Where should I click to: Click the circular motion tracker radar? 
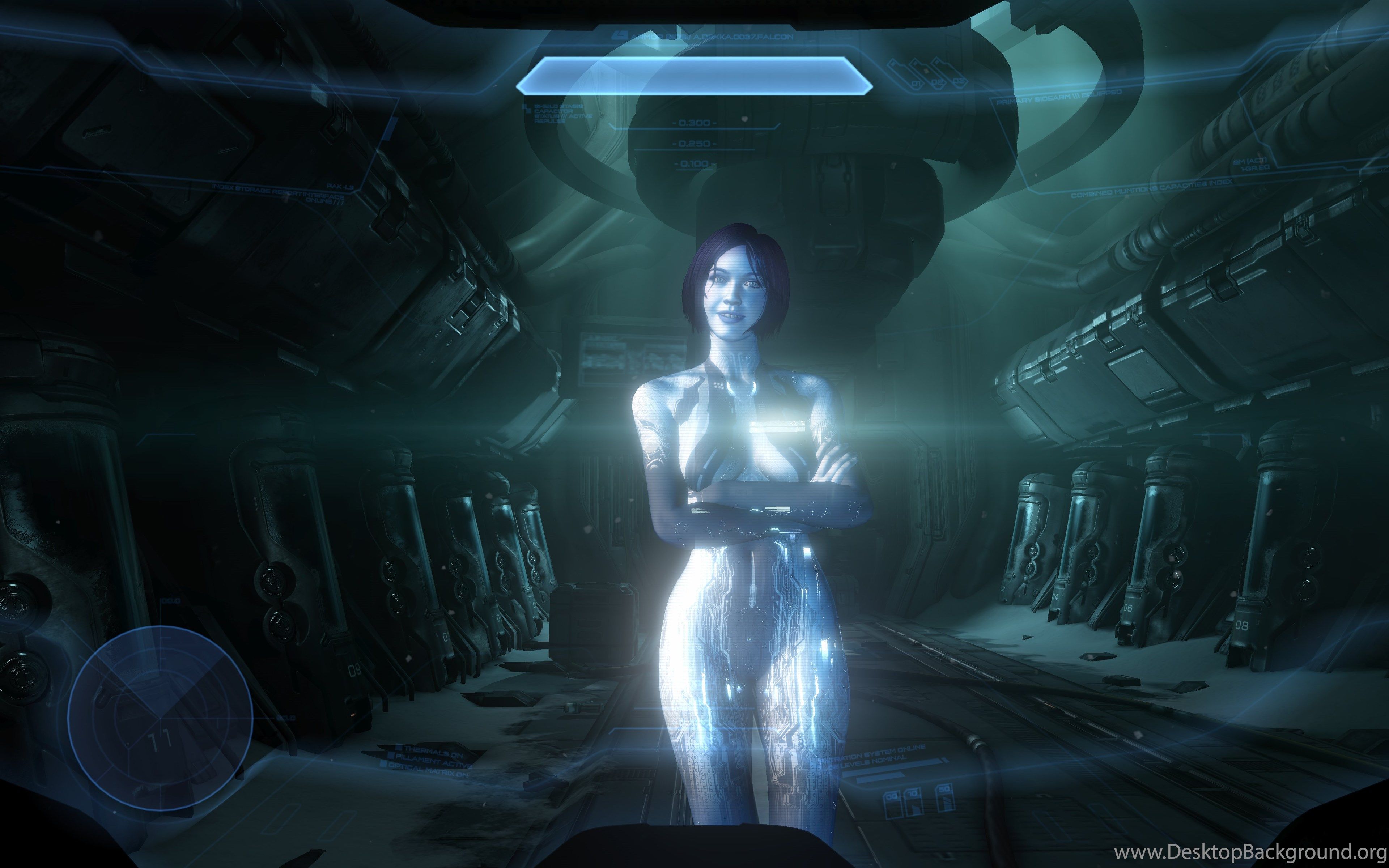coord(160,717)
